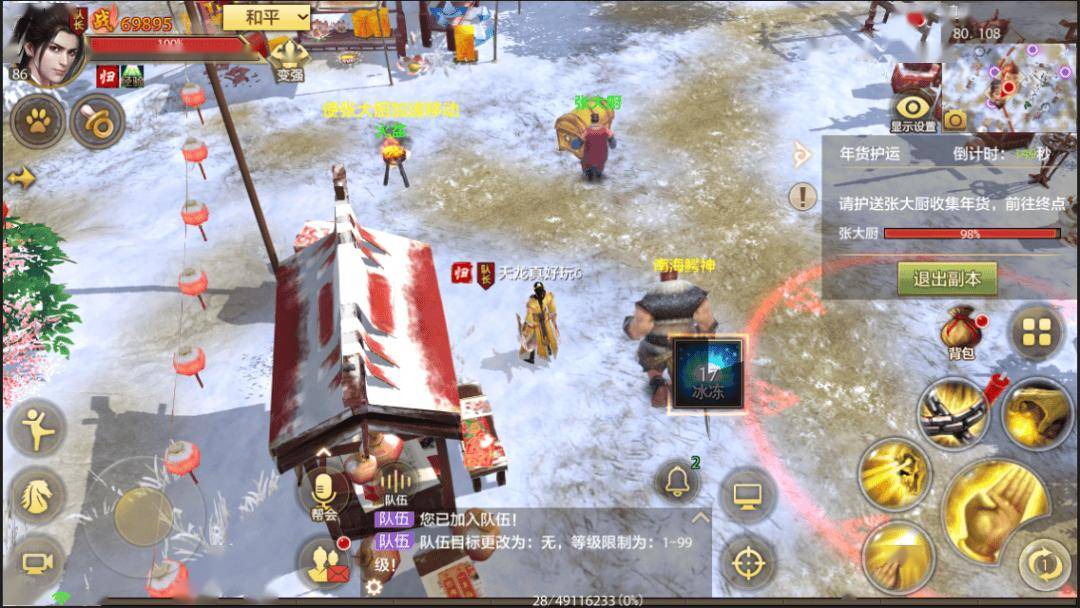Switch skill set with the cycle arrows button
Screen dimensions: 1080x608
1045,563
